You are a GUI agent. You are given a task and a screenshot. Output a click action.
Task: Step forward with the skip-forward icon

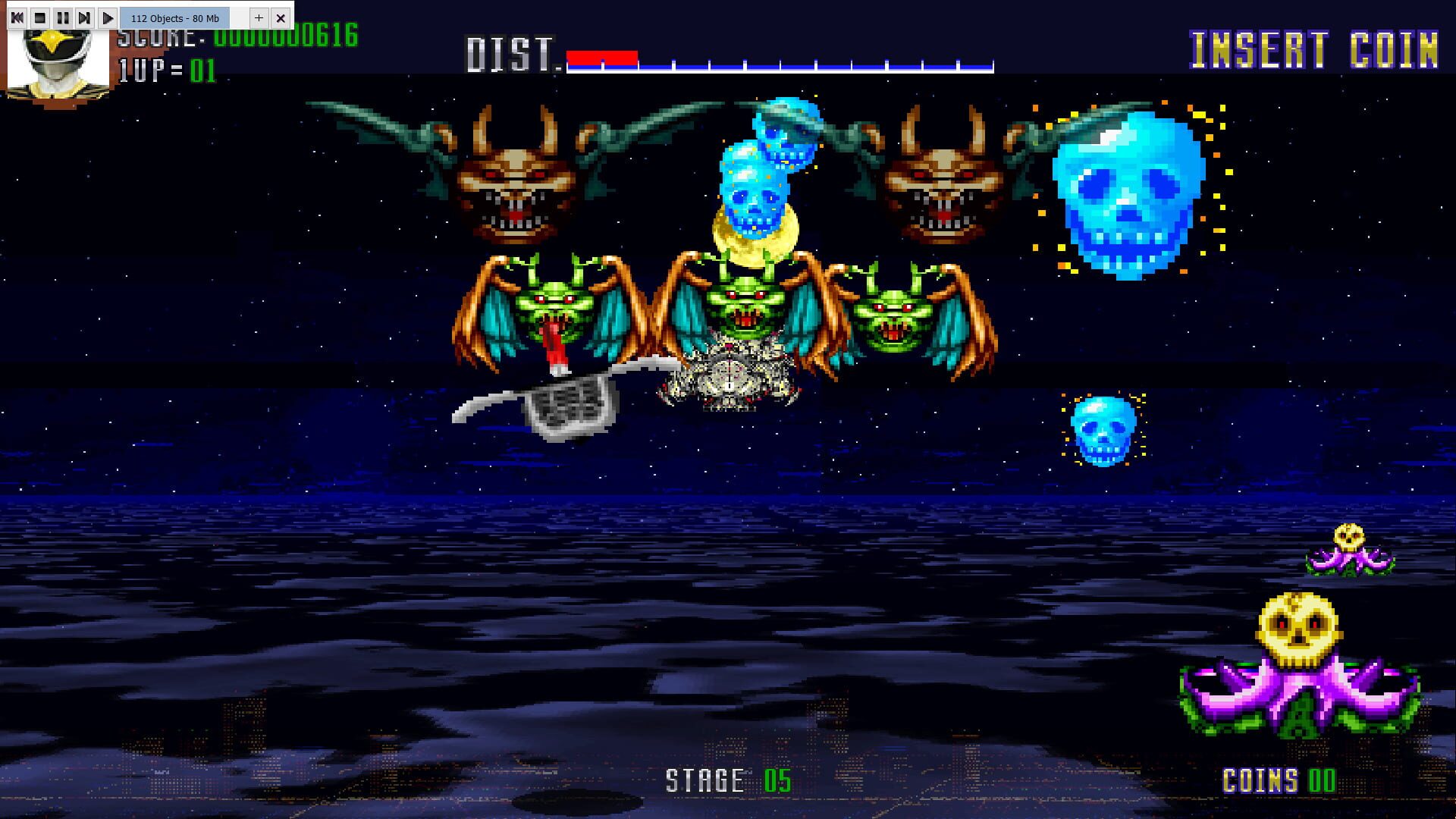click(x=84, y=17)
